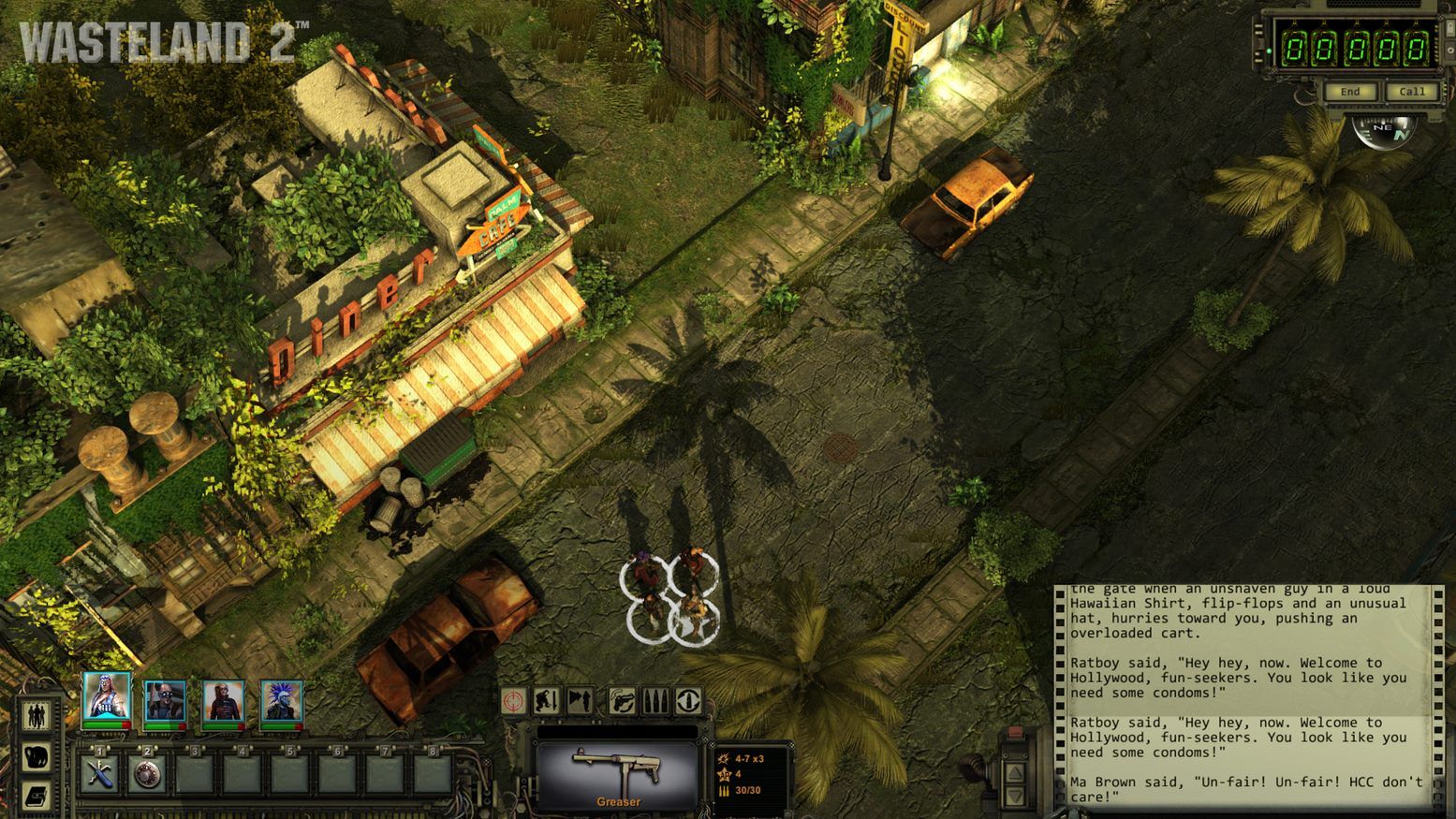Select the crossed-tools icon in slot 1
Screen dimensions: 1456x819
pos(99,774)
